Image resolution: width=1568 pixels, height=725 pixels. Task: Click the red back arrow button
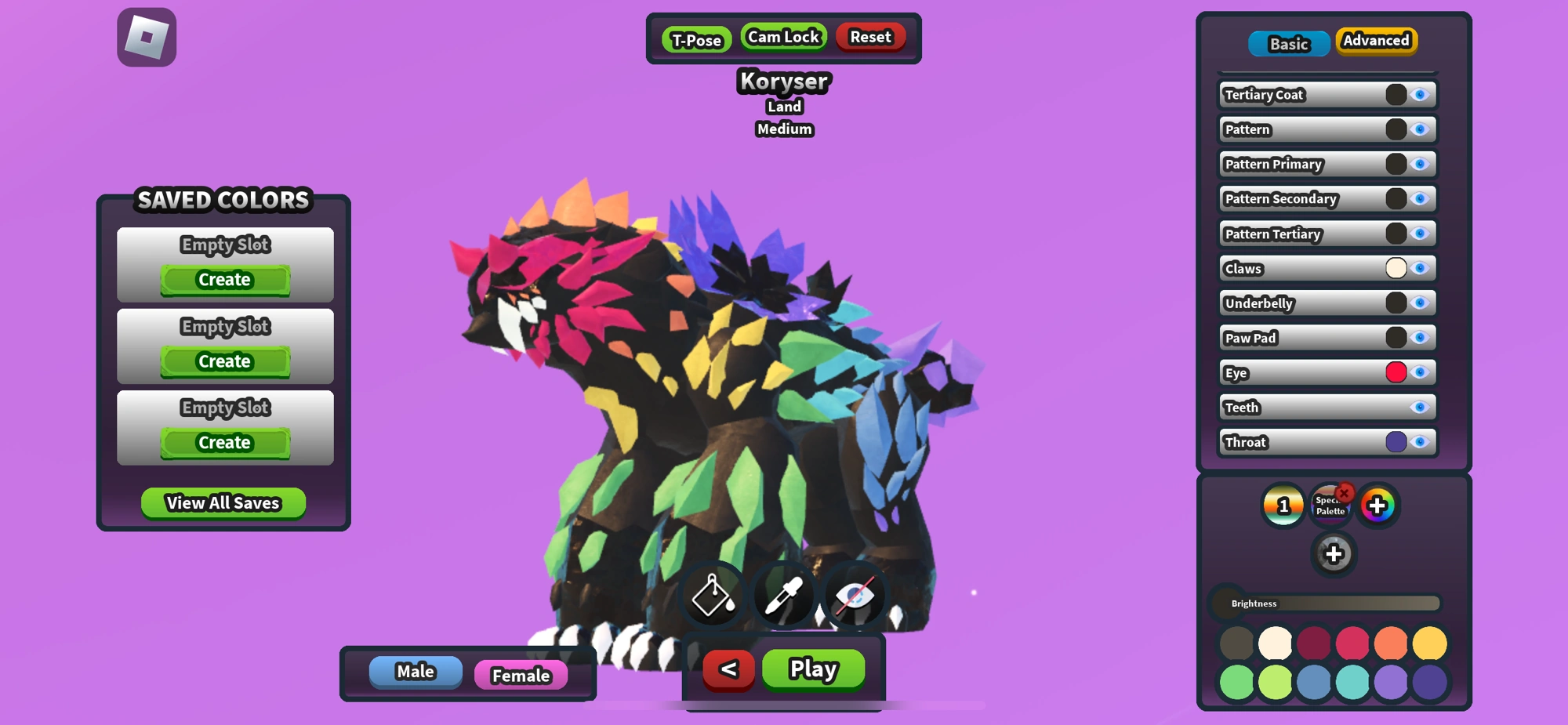click(728, 669)
